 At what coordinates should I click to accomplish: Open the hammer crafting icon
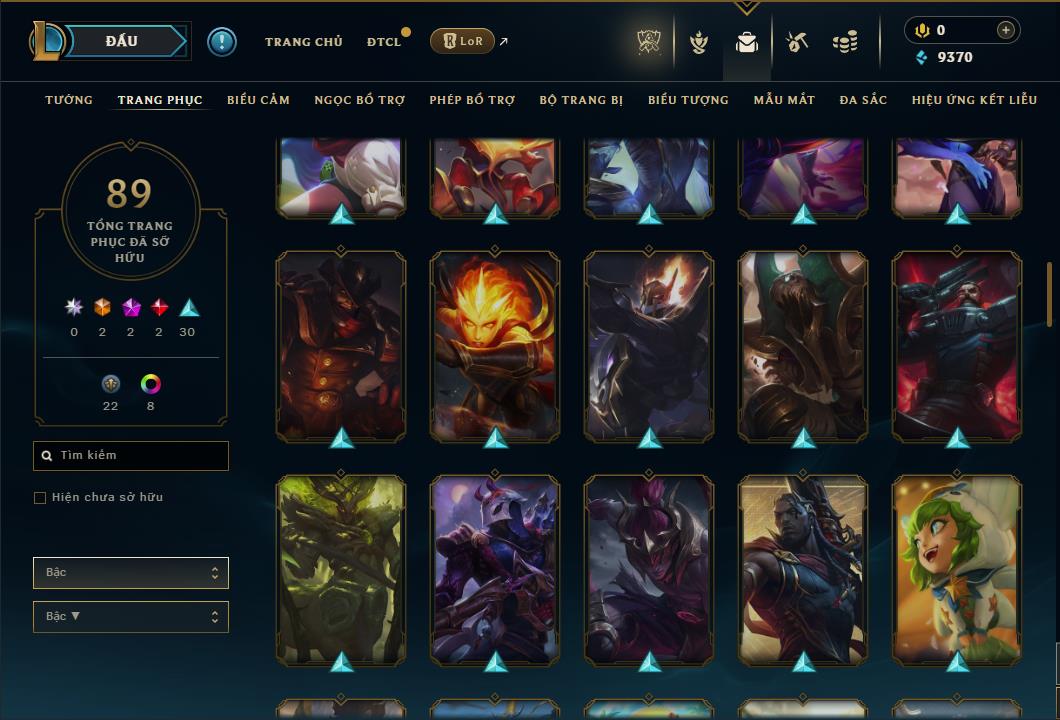(x=796, y=42)
